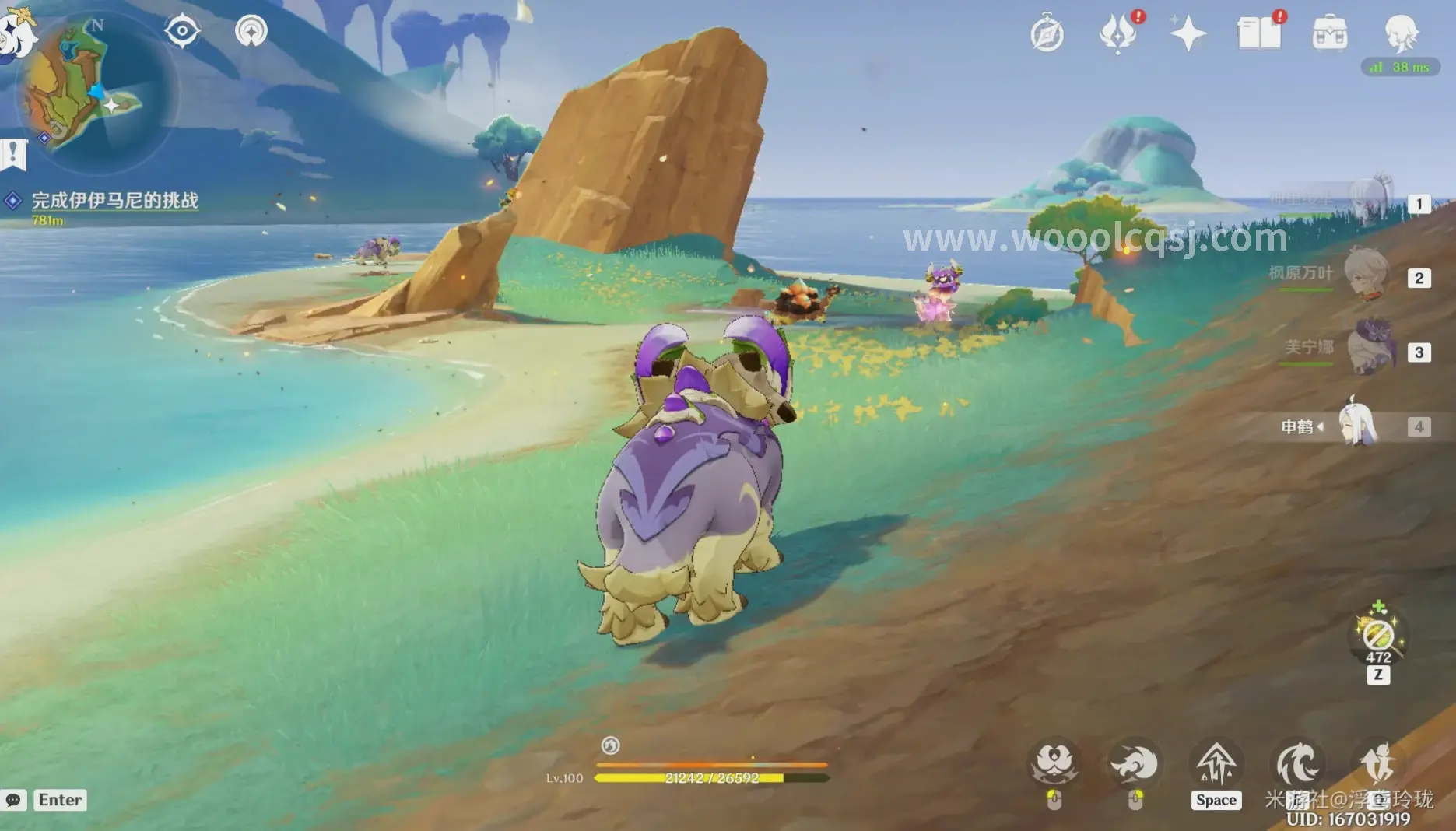Open the character profile head icon
Viewport: 1456px width, 831px height.
[x=1402, y=33]
